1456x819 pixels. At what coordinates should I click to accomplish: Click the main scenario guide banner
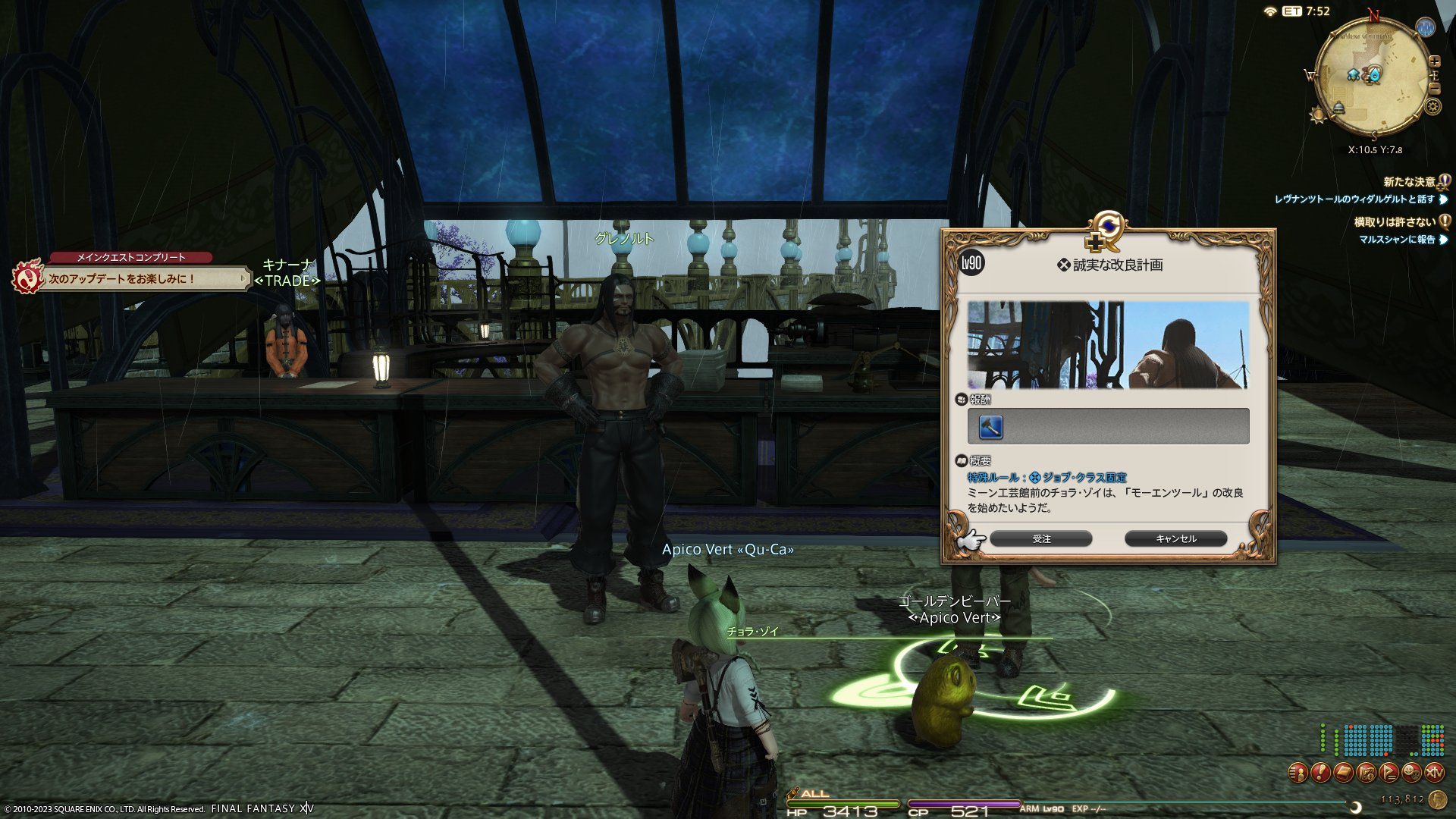pos(144,279)
